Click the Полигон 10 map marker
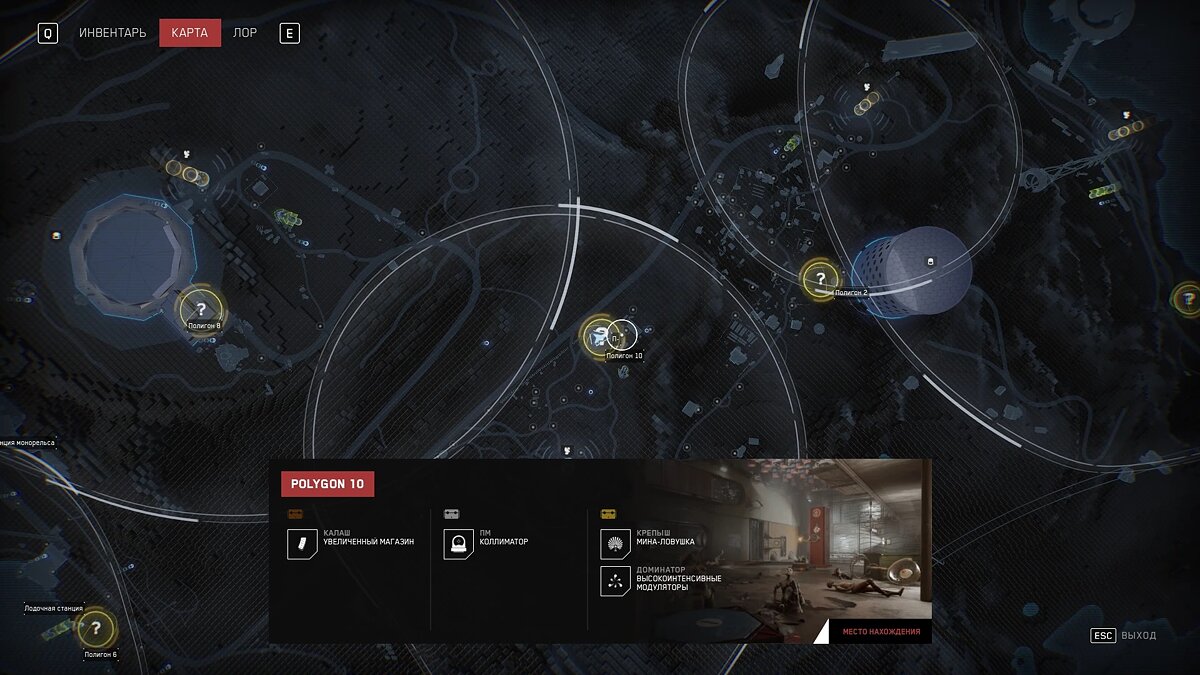 600,336
